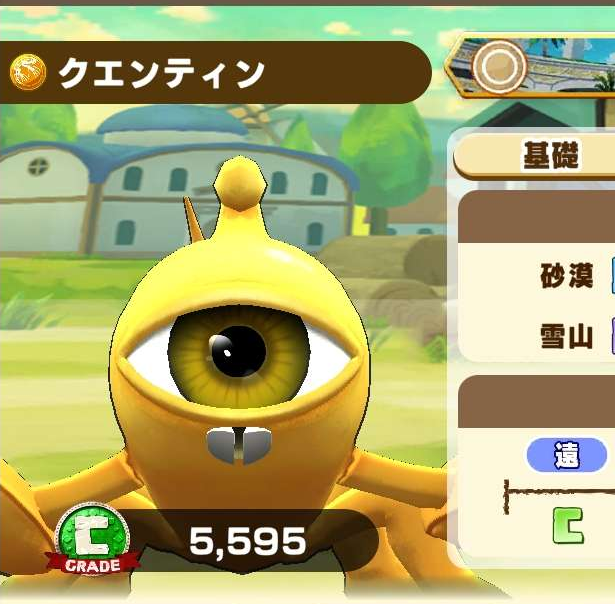Switch to the 基礎 tab

[x=550, y=156]
